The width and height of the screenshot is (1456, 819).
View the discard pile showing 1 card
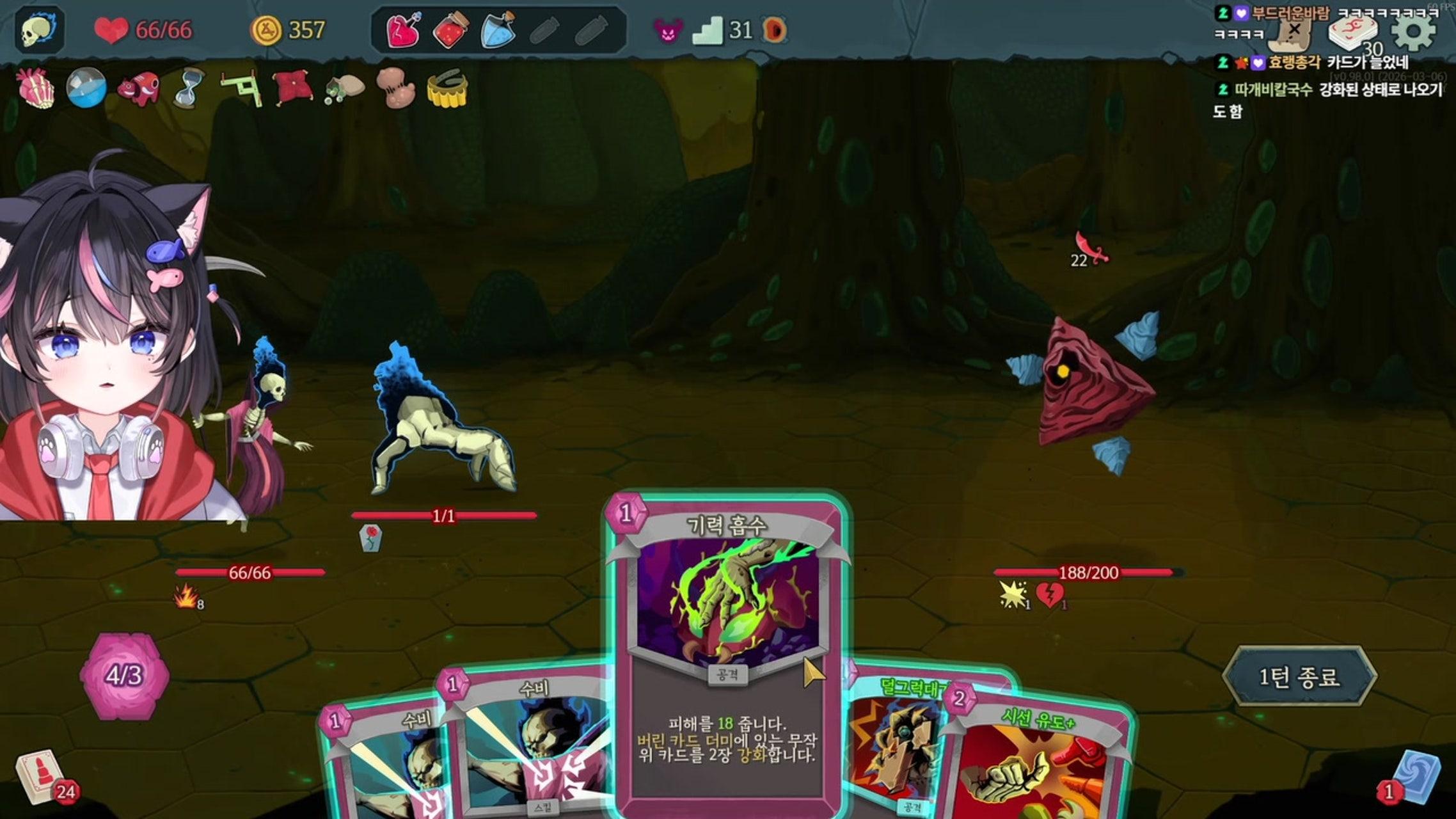[1415, 777]
